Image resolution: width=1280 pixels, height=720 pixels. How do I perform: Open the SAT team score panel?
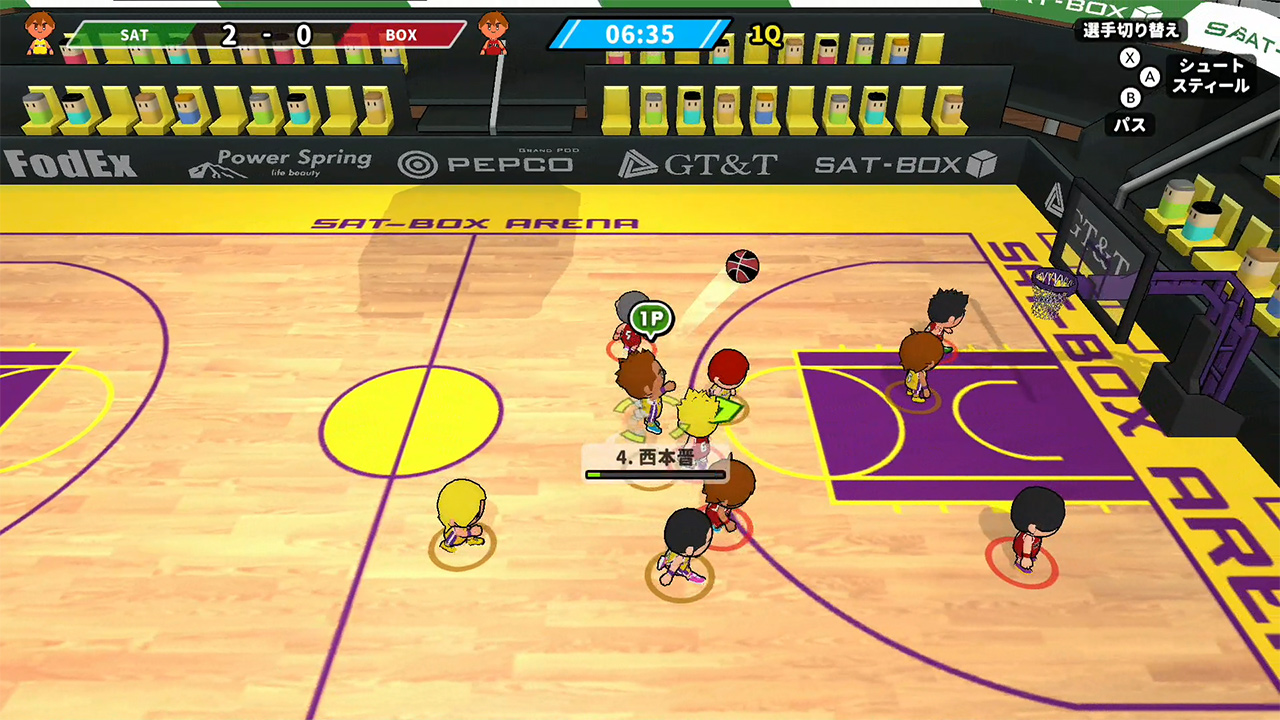(134, 33)
